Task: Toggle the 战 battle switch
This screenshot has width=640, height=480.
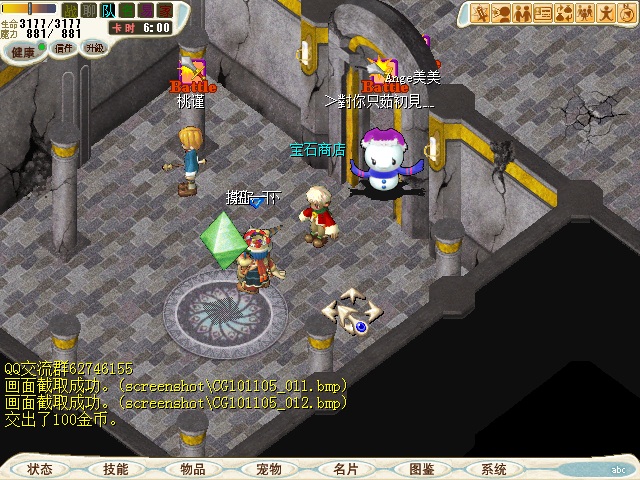Action: [70, 10]
